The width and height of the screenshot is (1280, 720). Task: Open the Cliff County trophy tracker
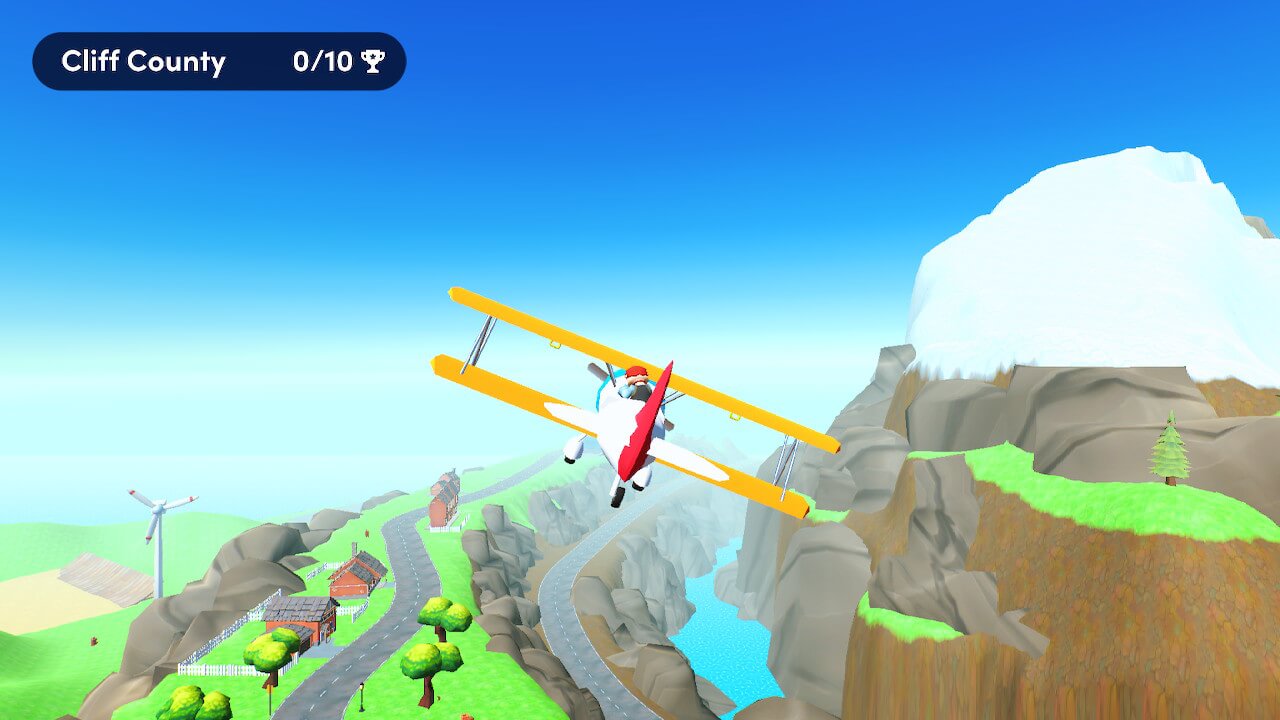click(219, 62)
